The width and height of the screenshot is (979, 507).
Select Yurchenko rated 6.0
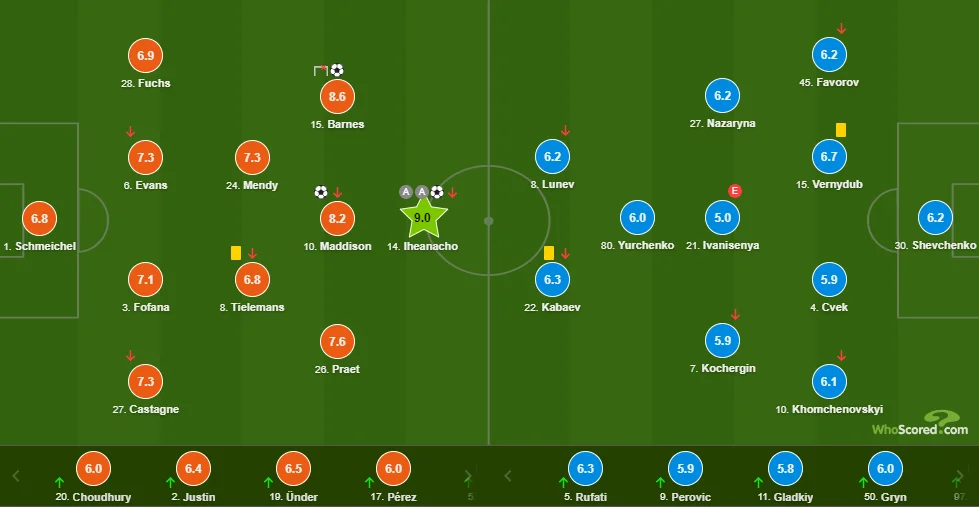pyautogui.click(x=638, y=217)
